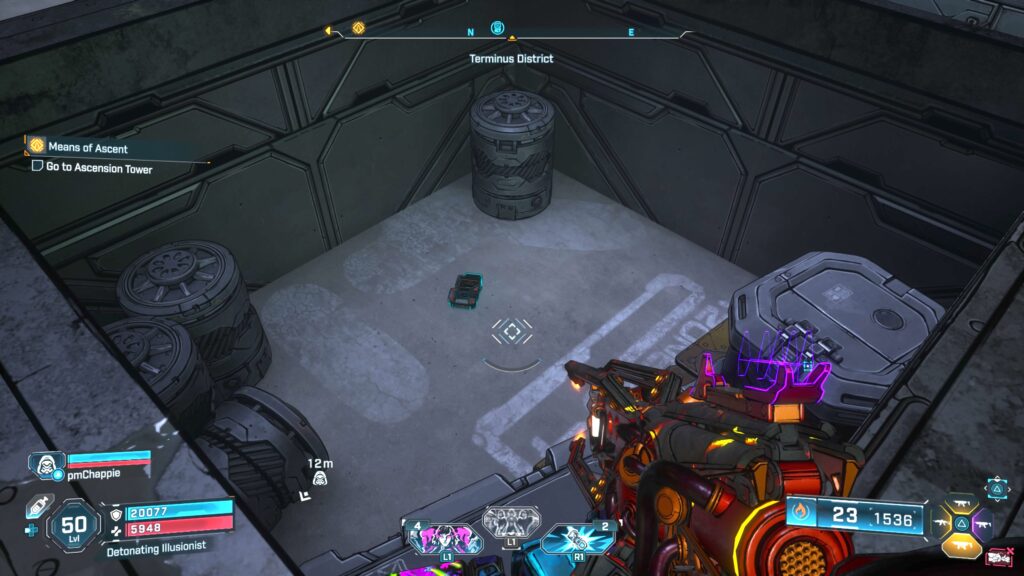This screenshot has width=1024, height=576.
Task: Activate the grey clone trio skill icon
Action: point(511,521)
